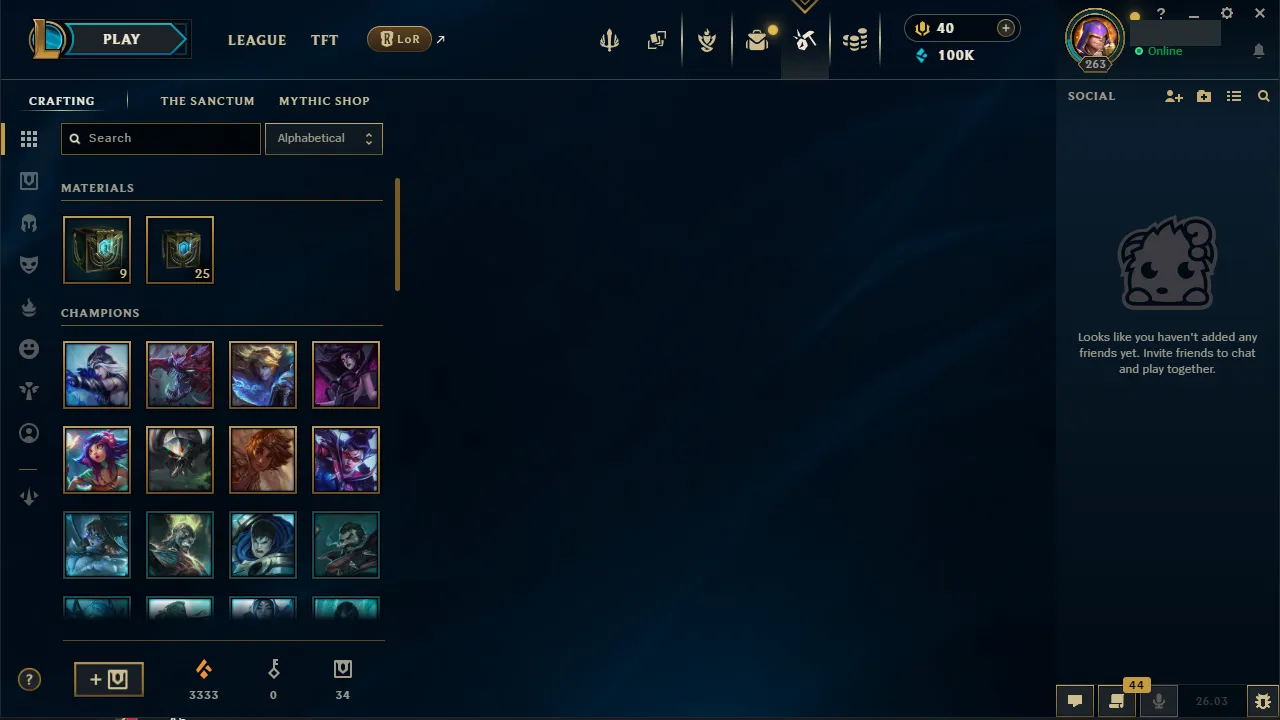Filter loot by emotes with smiley icon
The height and width of the screenshot is (720, 1280).
[29, 349]
